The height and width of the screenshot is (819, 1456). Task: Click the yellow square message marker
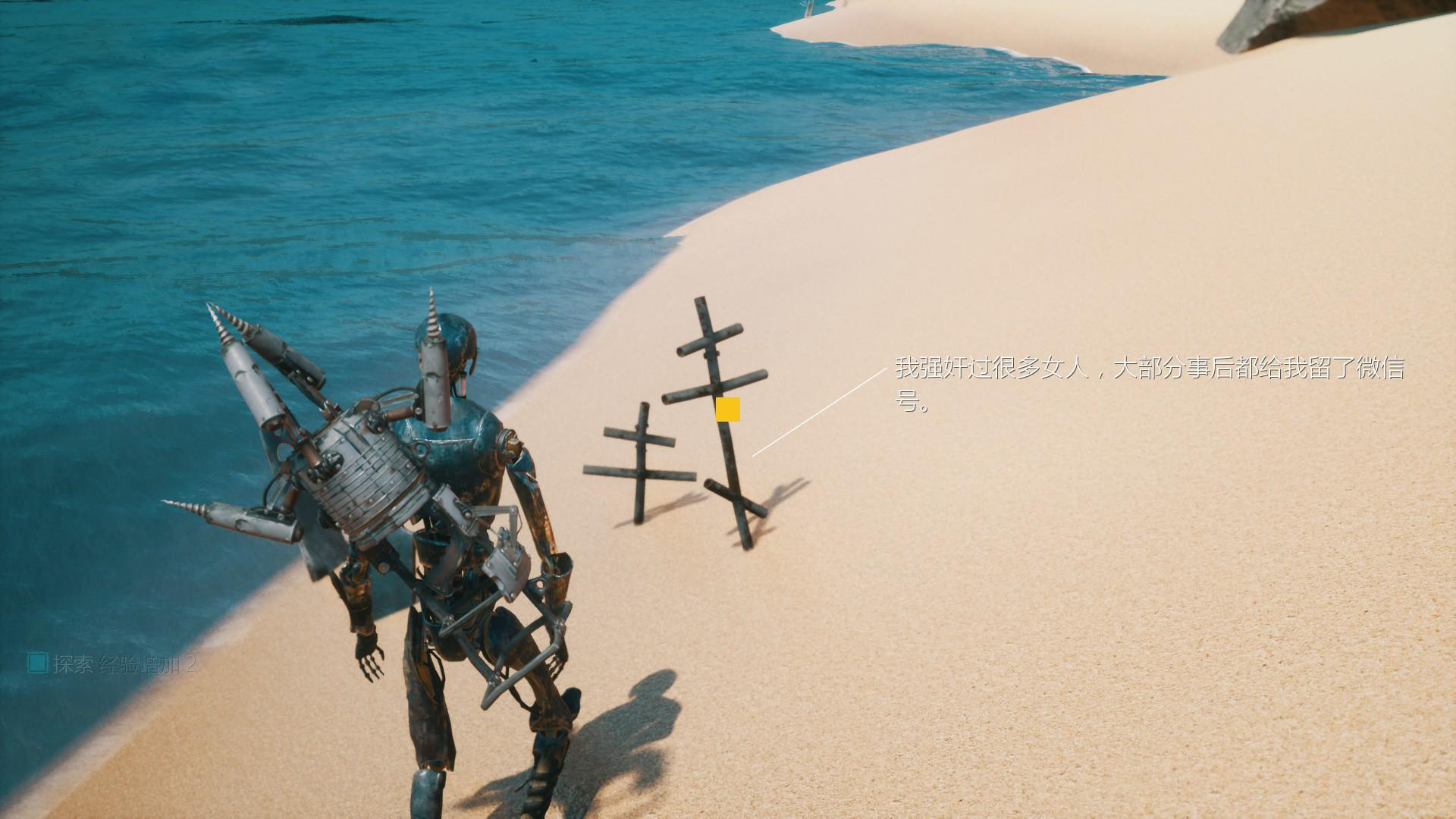(727, 409)
